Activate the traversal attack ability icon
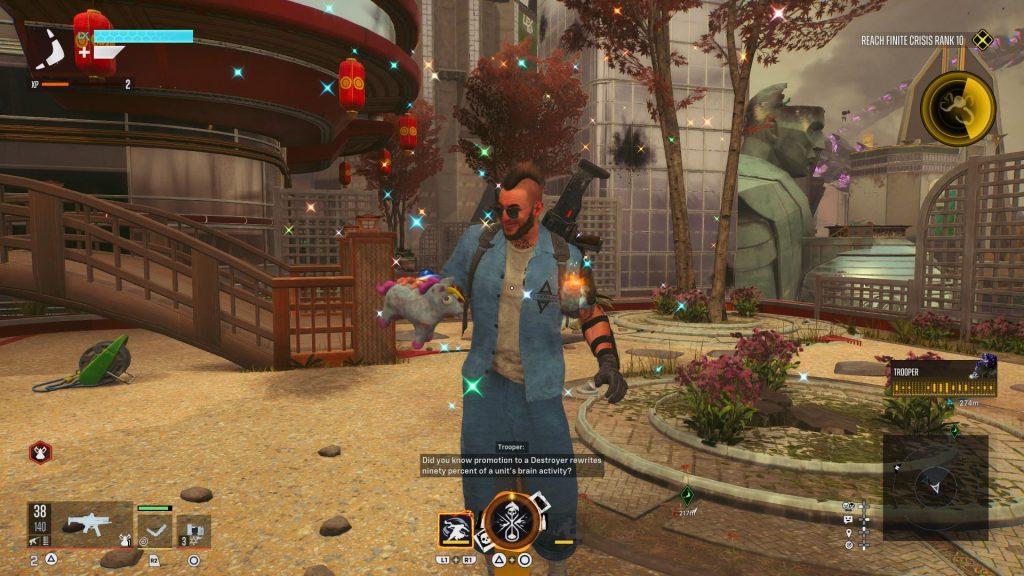This screenshot has height=576, width=1024. coord(454,529)
